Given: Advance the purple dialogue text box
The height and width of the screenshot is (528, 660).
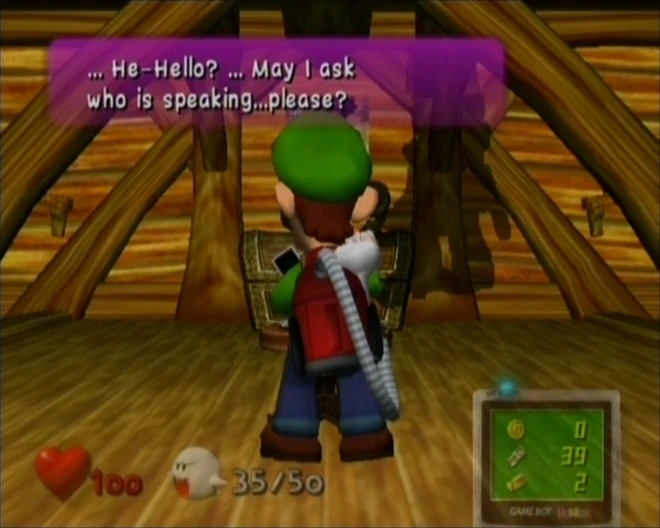Looking at the screenshot, I should 277,83.
